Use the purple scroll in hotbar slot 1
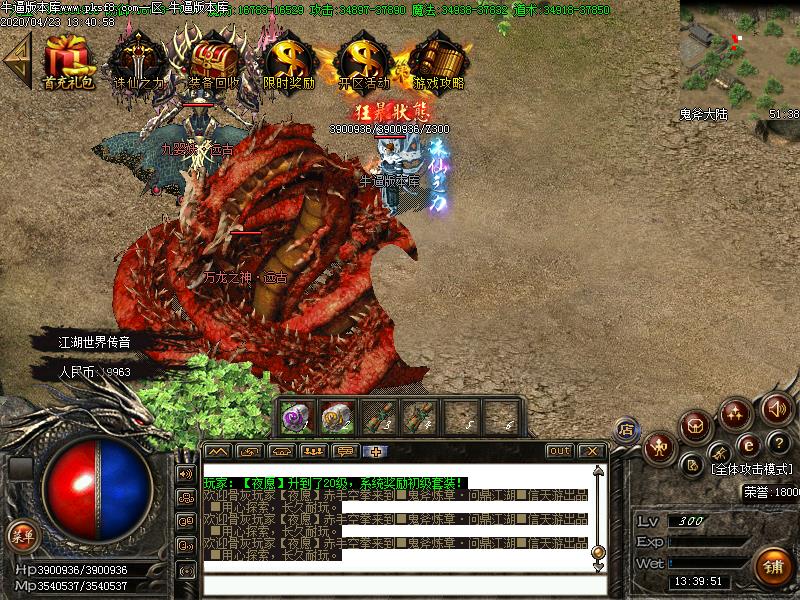Screen dimensions: 800x600 (296, 418)
